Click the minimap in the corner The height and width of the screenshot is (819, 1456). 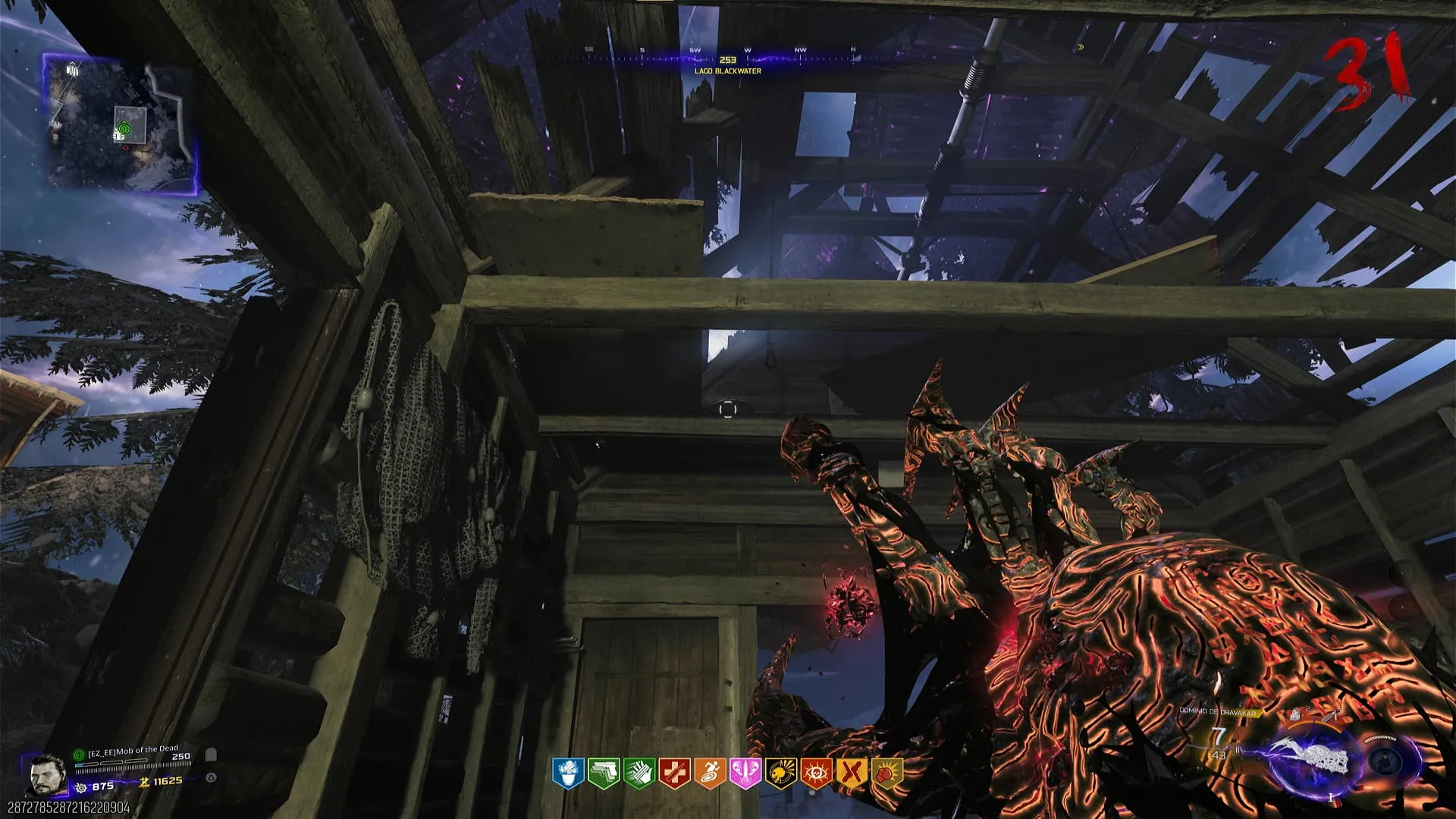pos(121,123)
